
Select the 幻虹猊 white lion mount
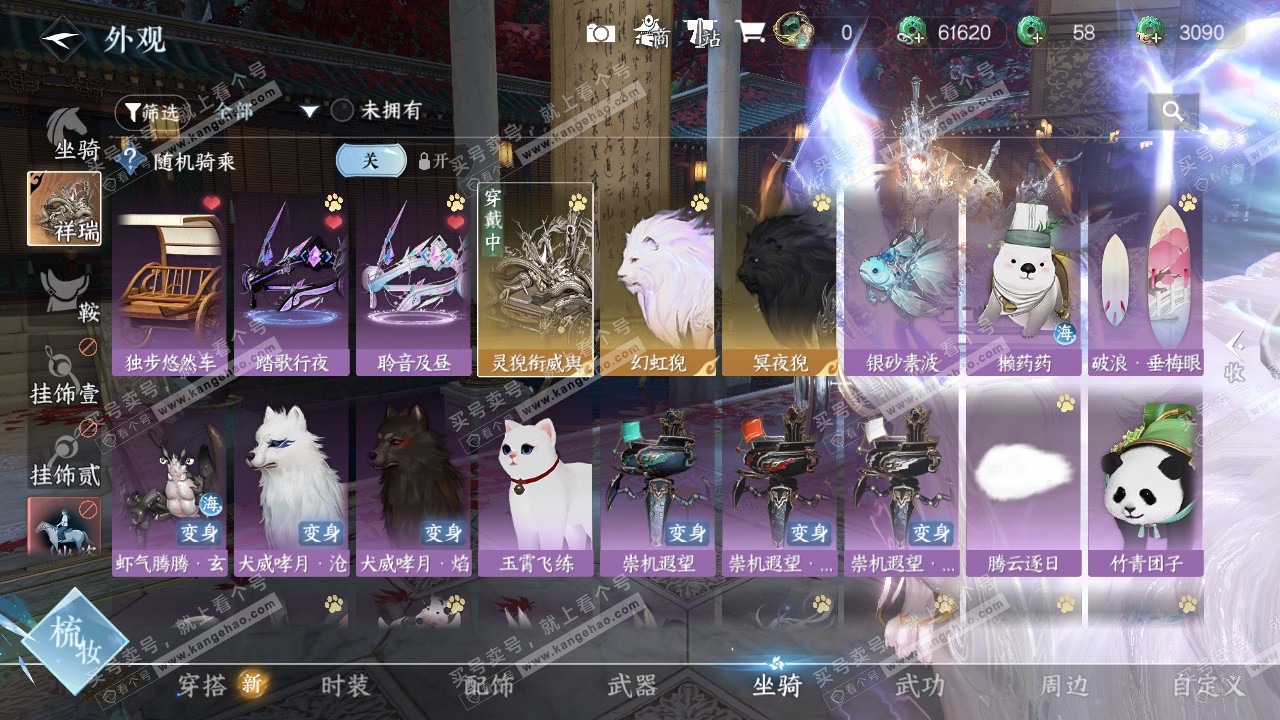coord(658,283)
